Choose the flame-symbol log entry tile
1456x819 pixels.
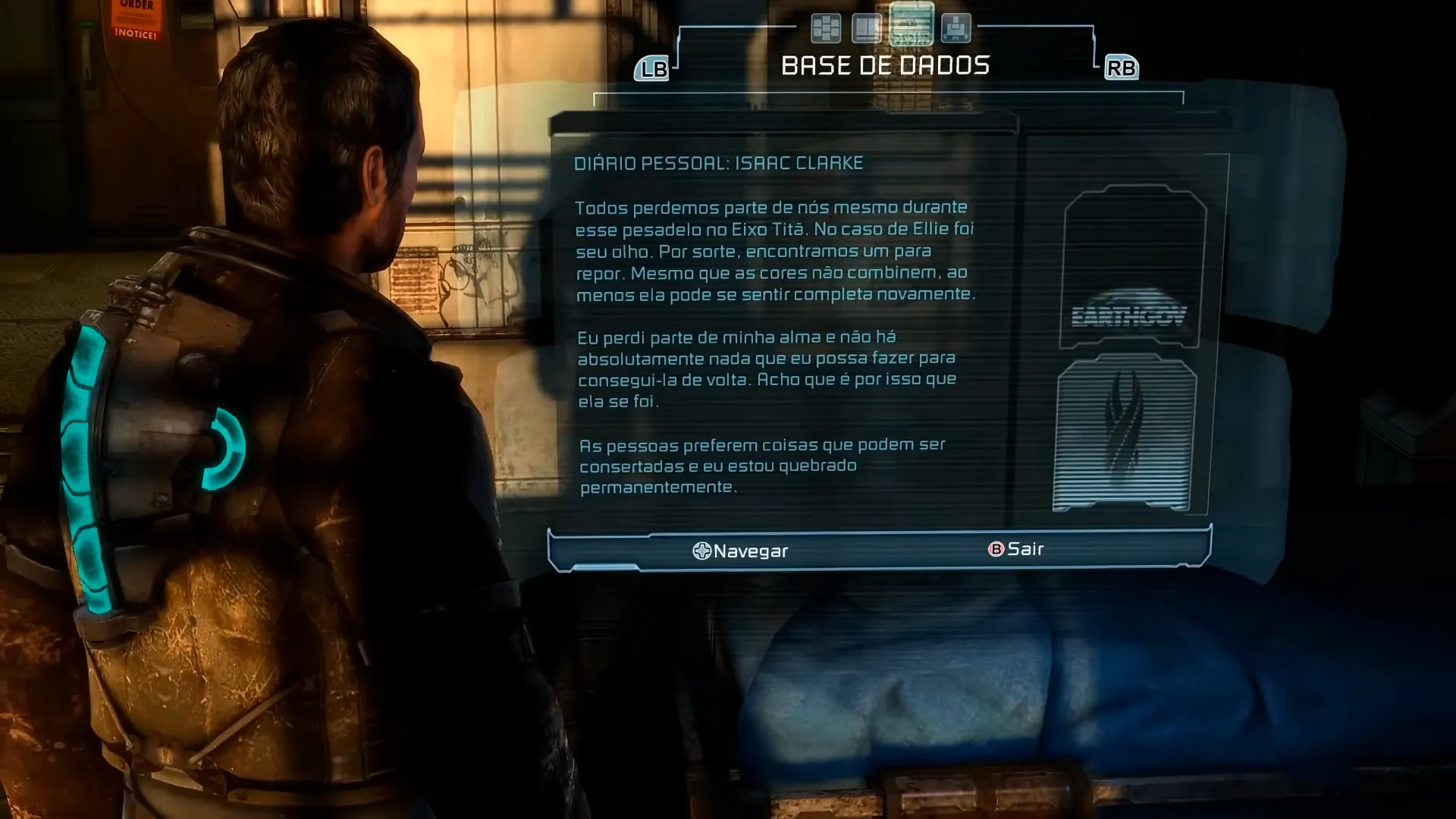click(1125, 433)
